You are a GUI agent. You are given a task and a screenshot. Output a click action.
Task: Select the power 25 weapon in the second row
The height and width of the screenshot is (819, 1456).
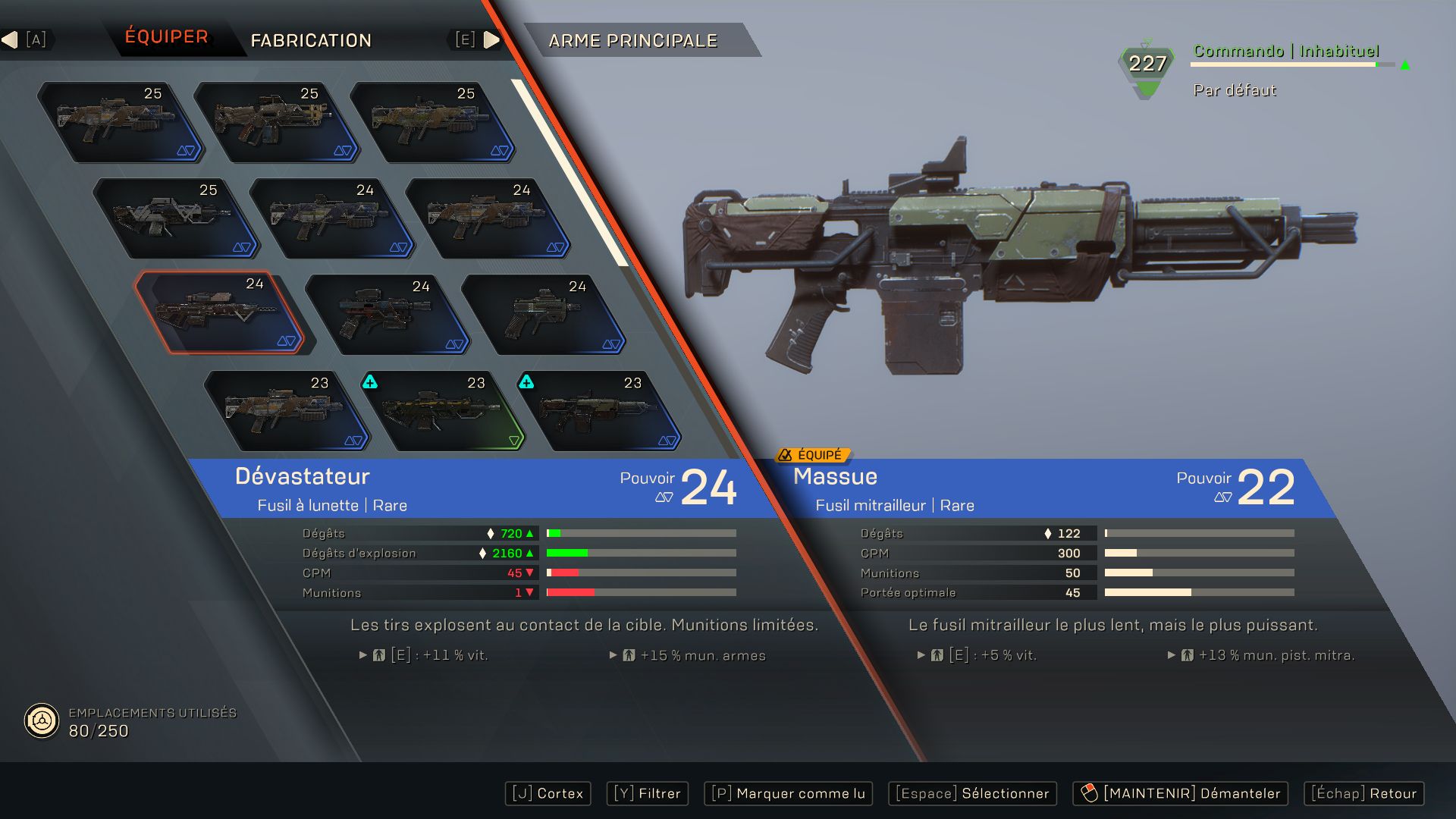[176, 218]
